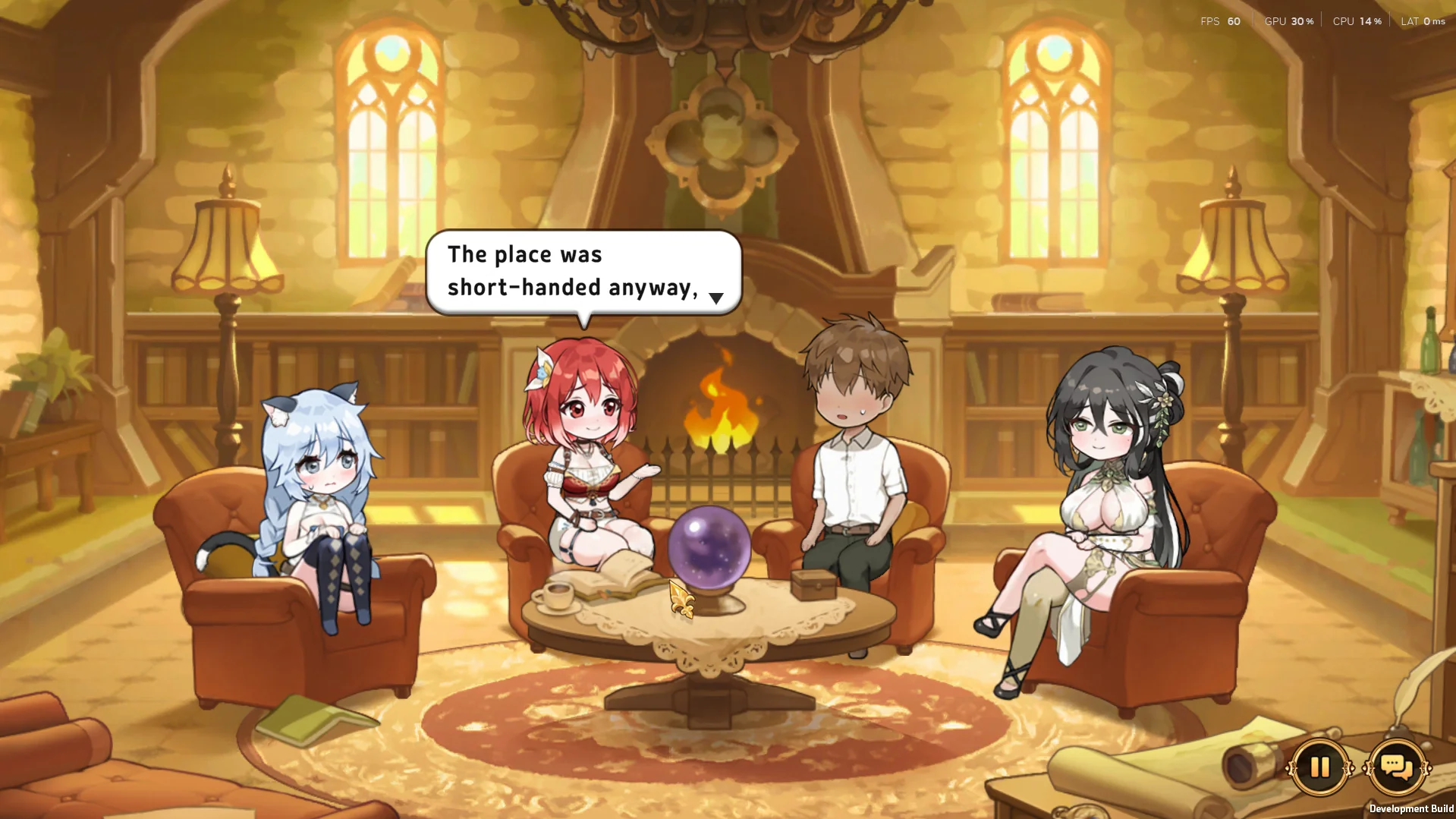
Task: Open the dialogue log chat bubbles icon
Action: [1397, 767]
